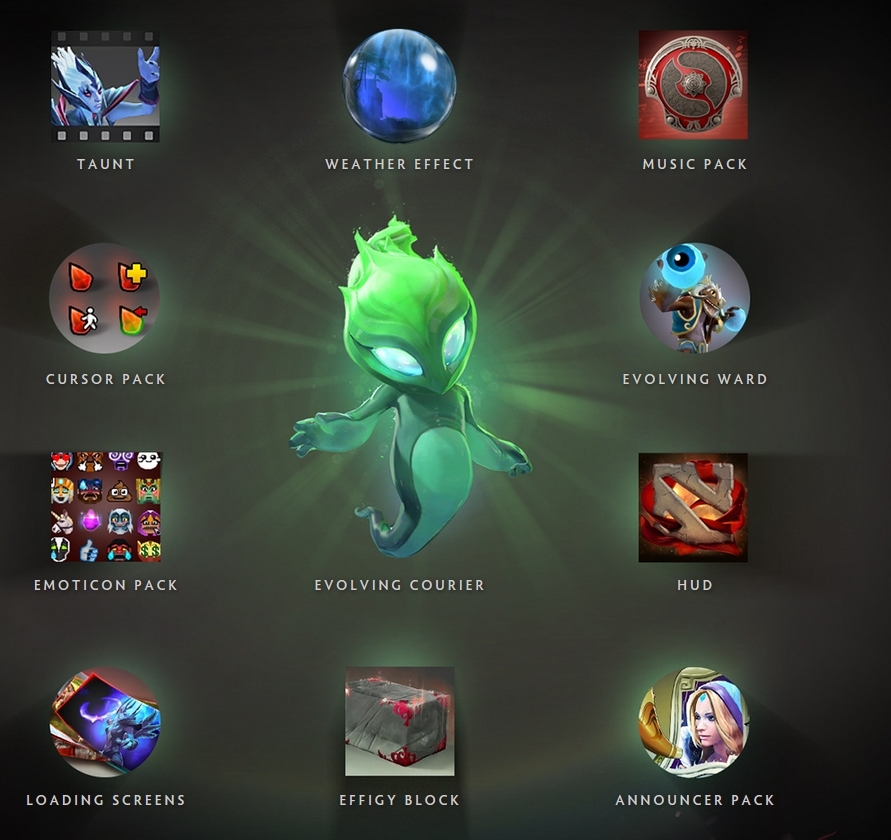Open the Loading Screens bundle
Screen dimensions: 891x840
point(105,722)
